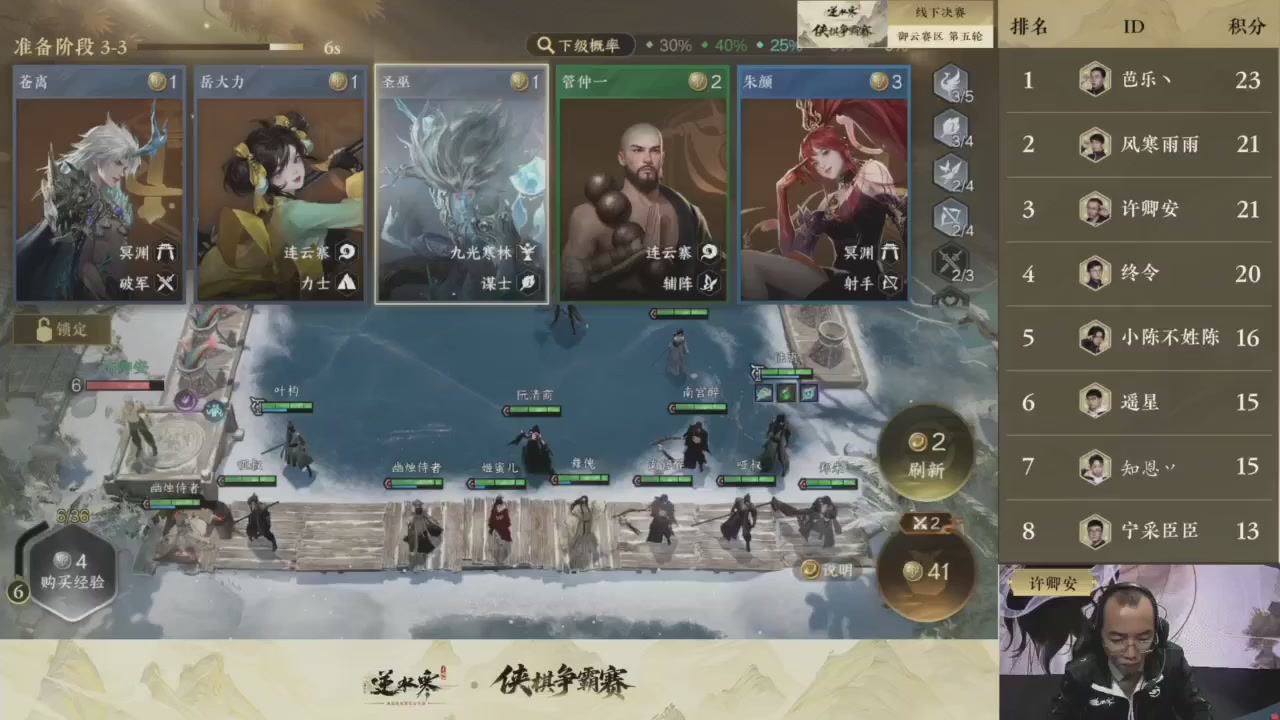Select hero card 岳大力 in the shop
Image resolution: width=1280 pixels, height=720 pixels.
pos(280,185)
